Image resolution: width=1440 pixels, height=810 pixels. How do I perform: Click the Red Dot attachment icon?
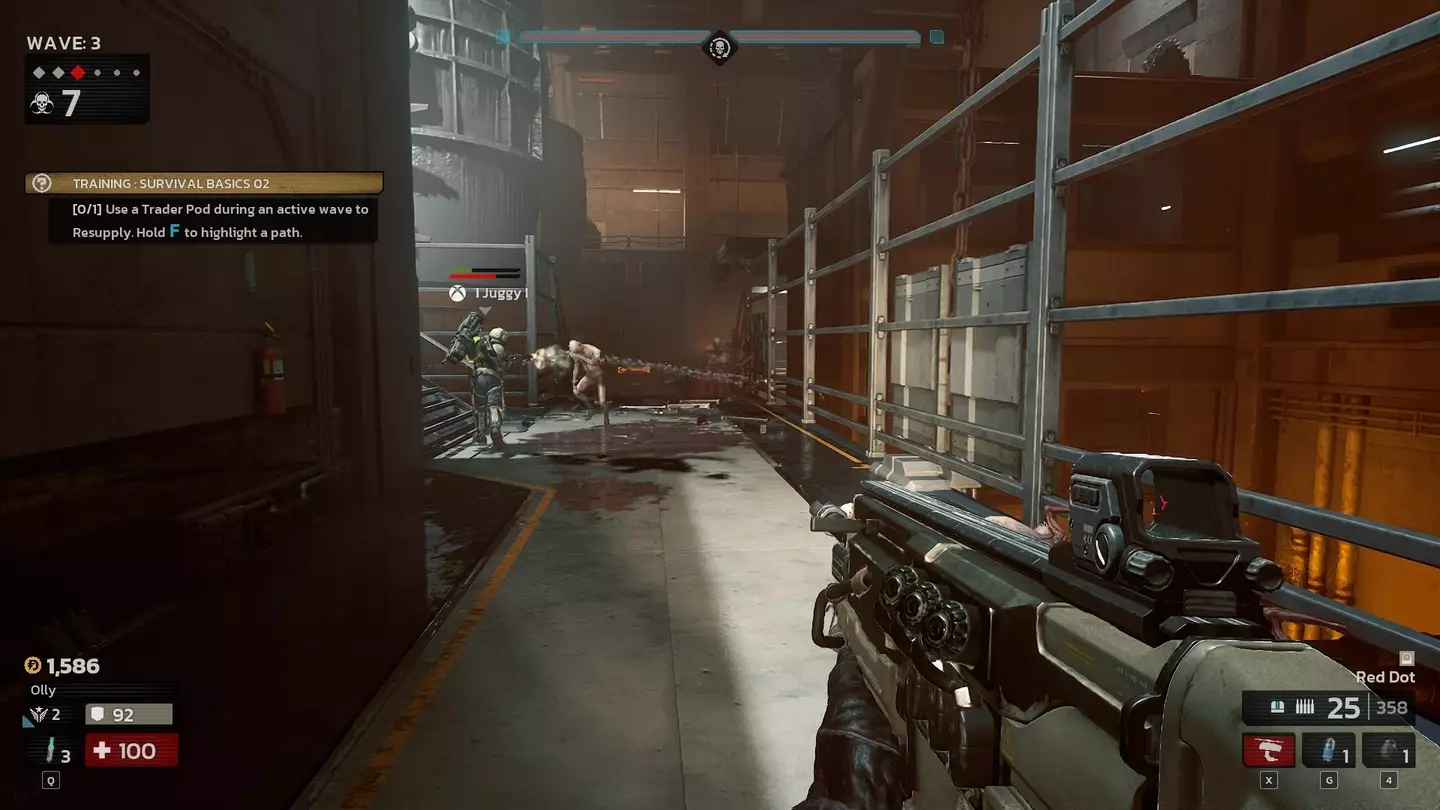click(x=1406, y=658)
